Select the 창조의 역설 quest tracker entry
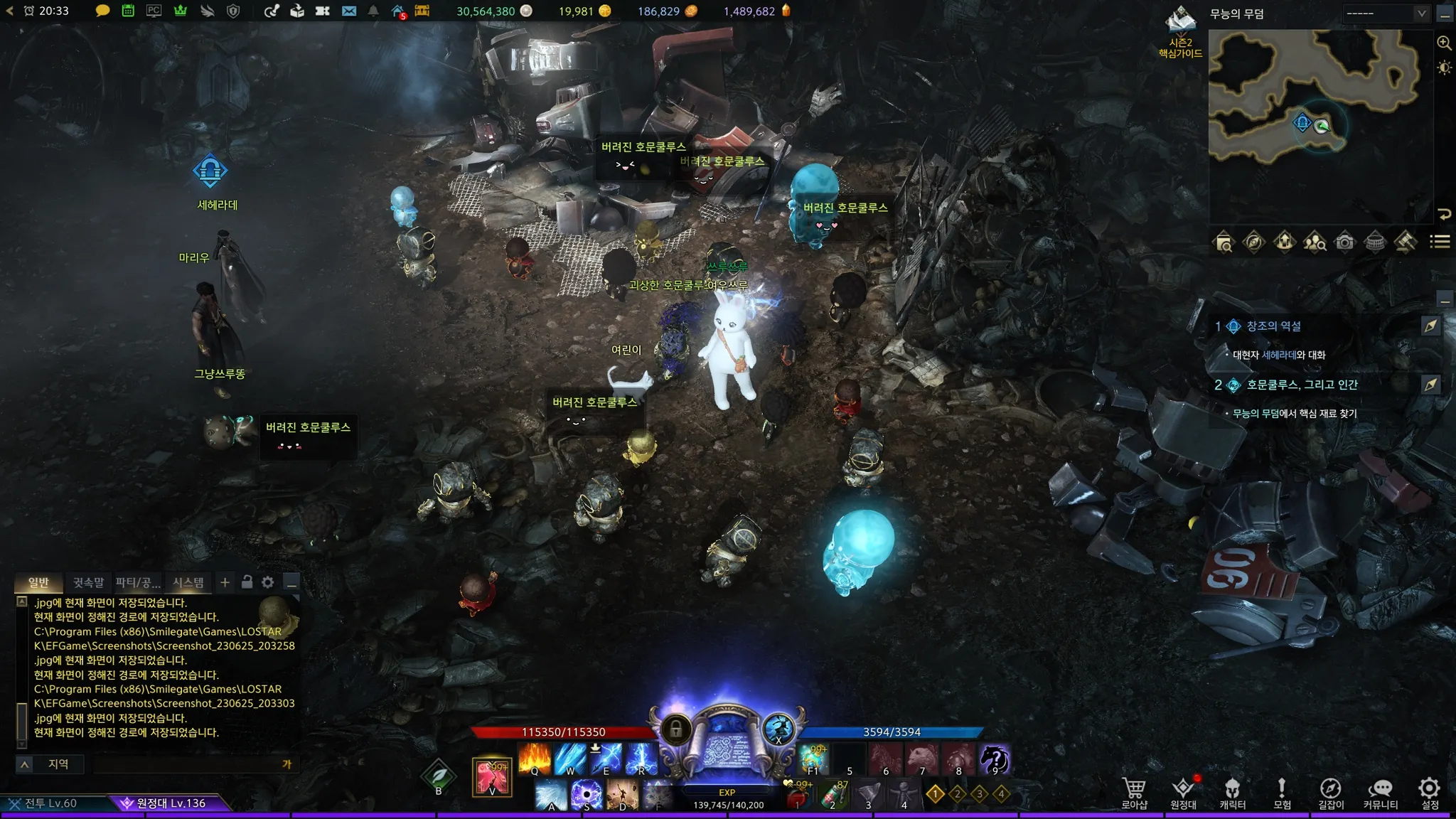This screenshot has width=1456, height=819. (1273, 326)
